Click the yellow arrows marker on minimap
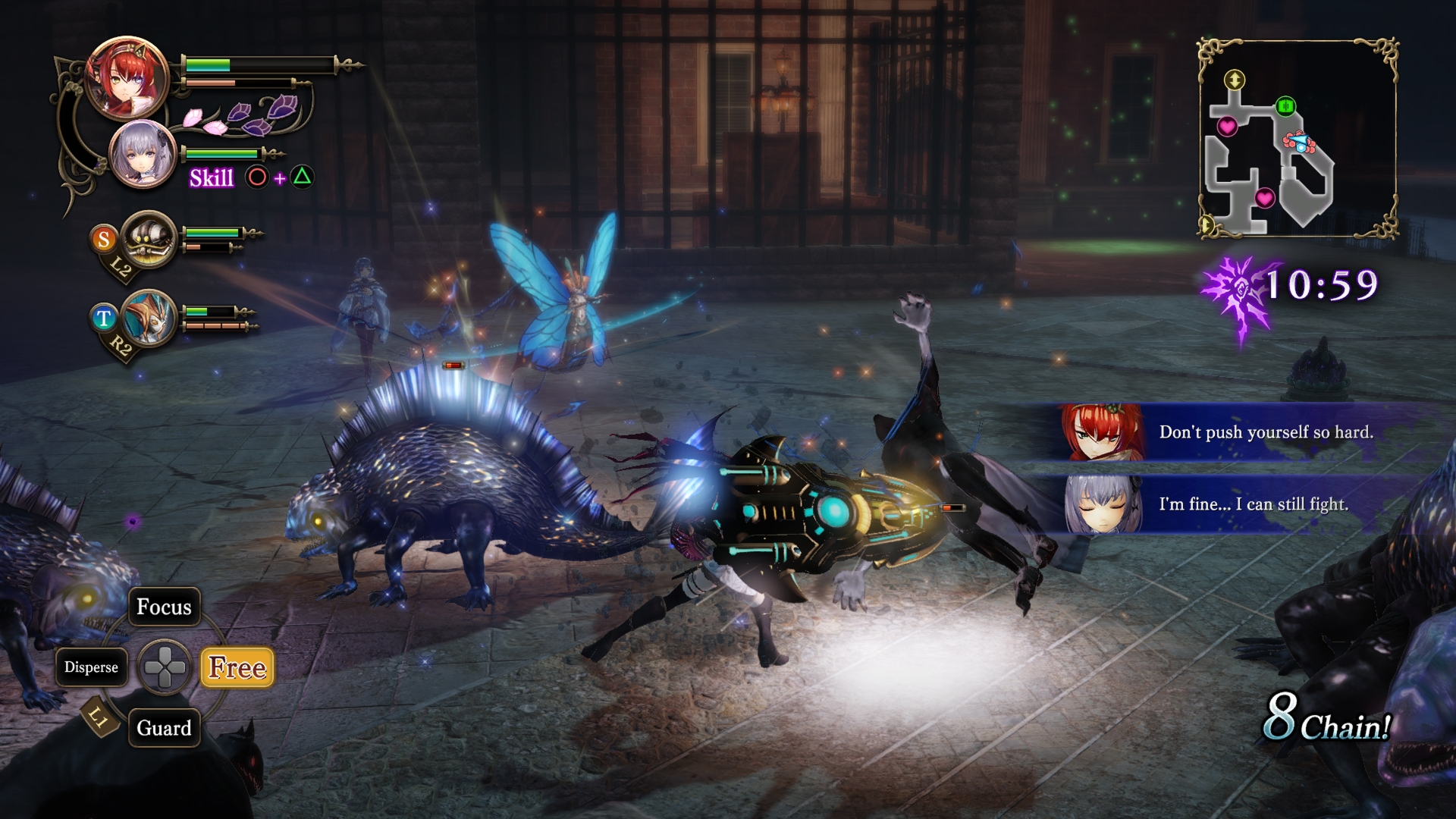This screenshot has width=1456, height=819. tap(1235, 80)
